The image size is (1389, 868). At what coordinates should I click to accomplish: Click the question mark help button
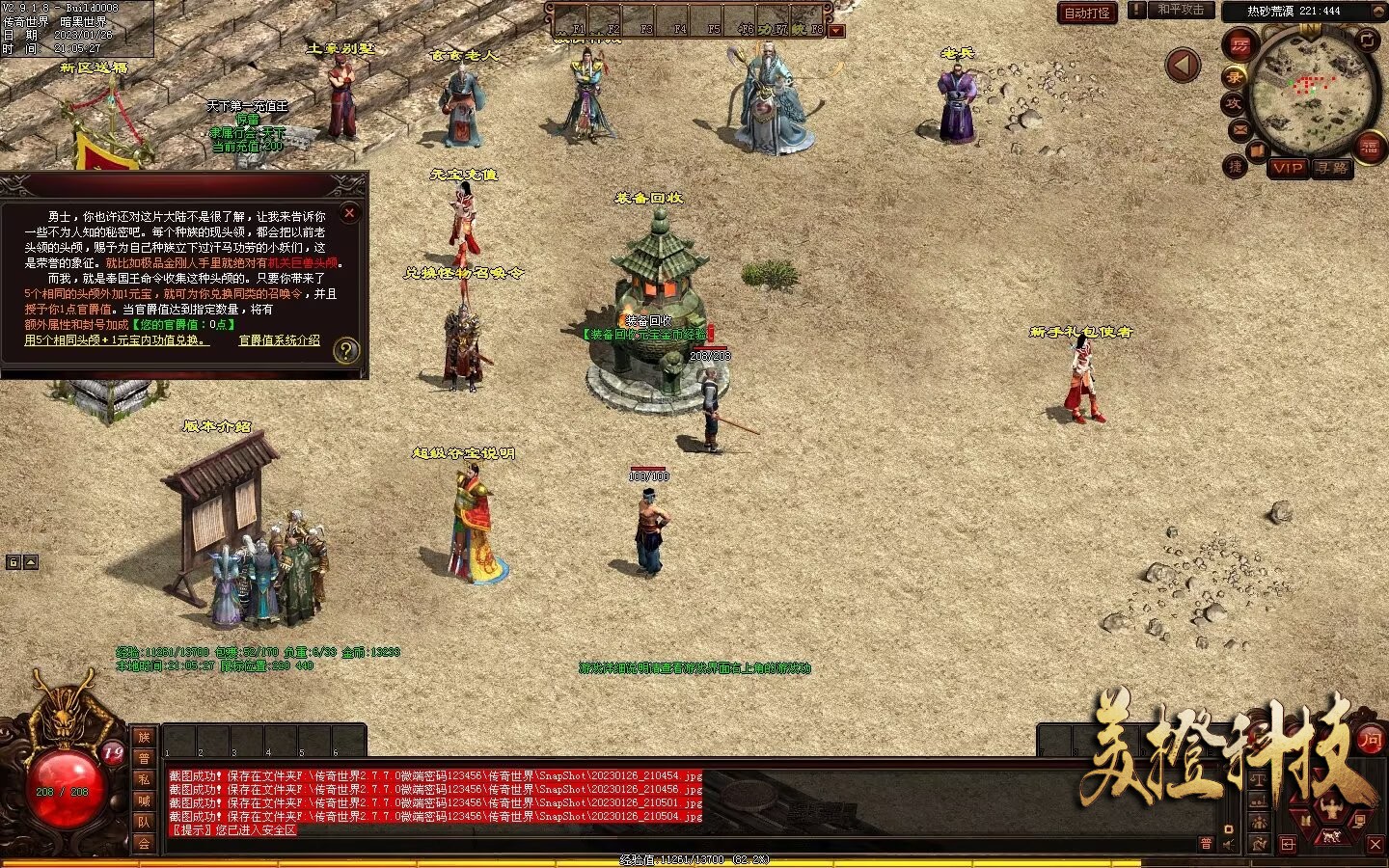click(345, 351)
